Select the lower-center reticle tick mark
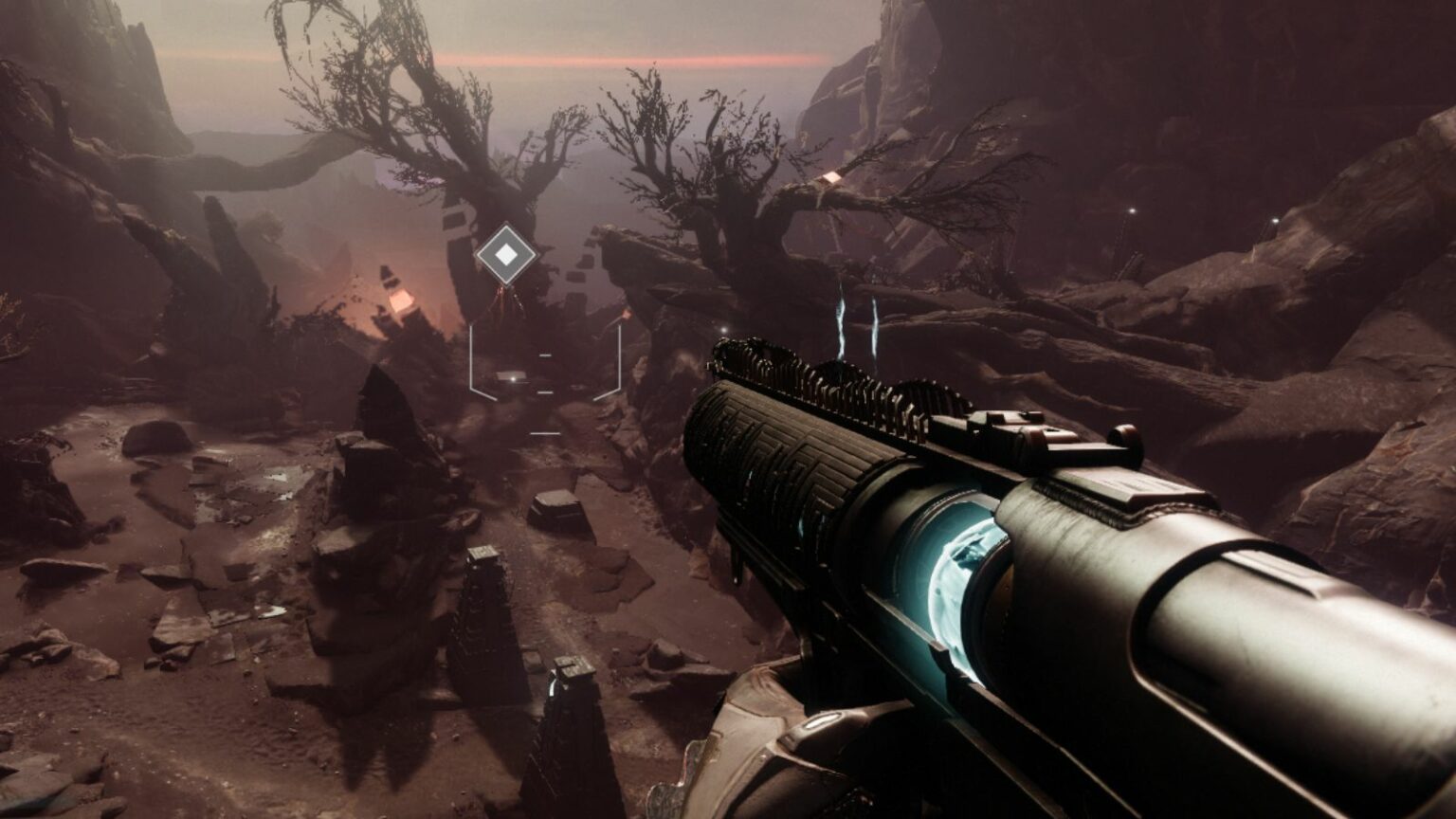Screen dimensions: 1456x819 click(545, 391)
